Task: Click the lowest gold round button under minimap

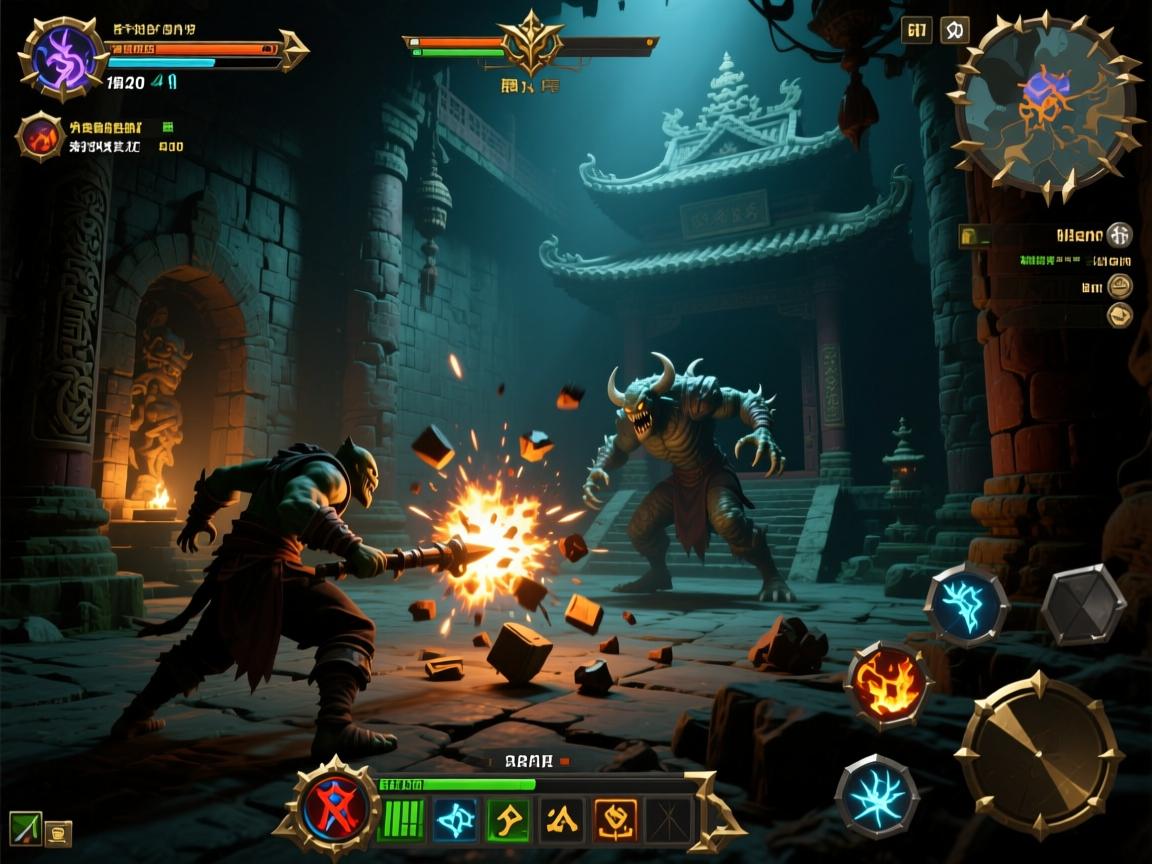Action: pos(1120,315)
